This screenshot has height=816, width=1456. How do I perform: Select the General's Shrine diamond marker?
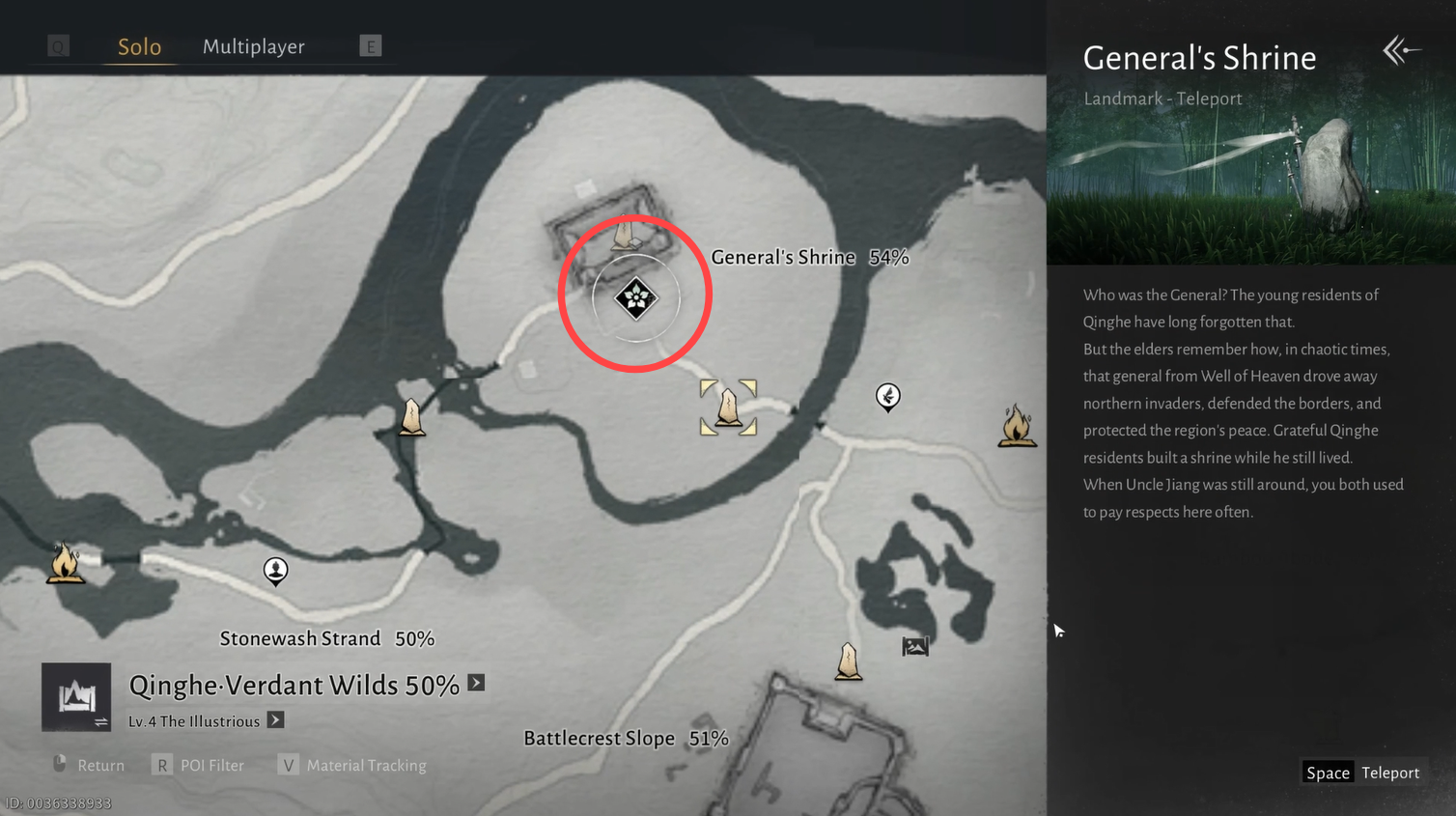636,298
